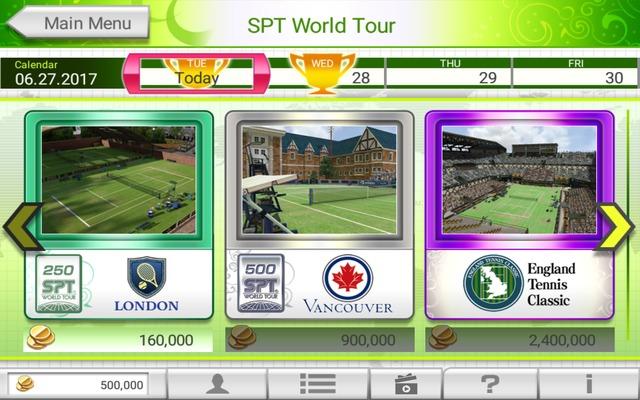
Task: Open help with the question mark button
Action: pos(490,384)
